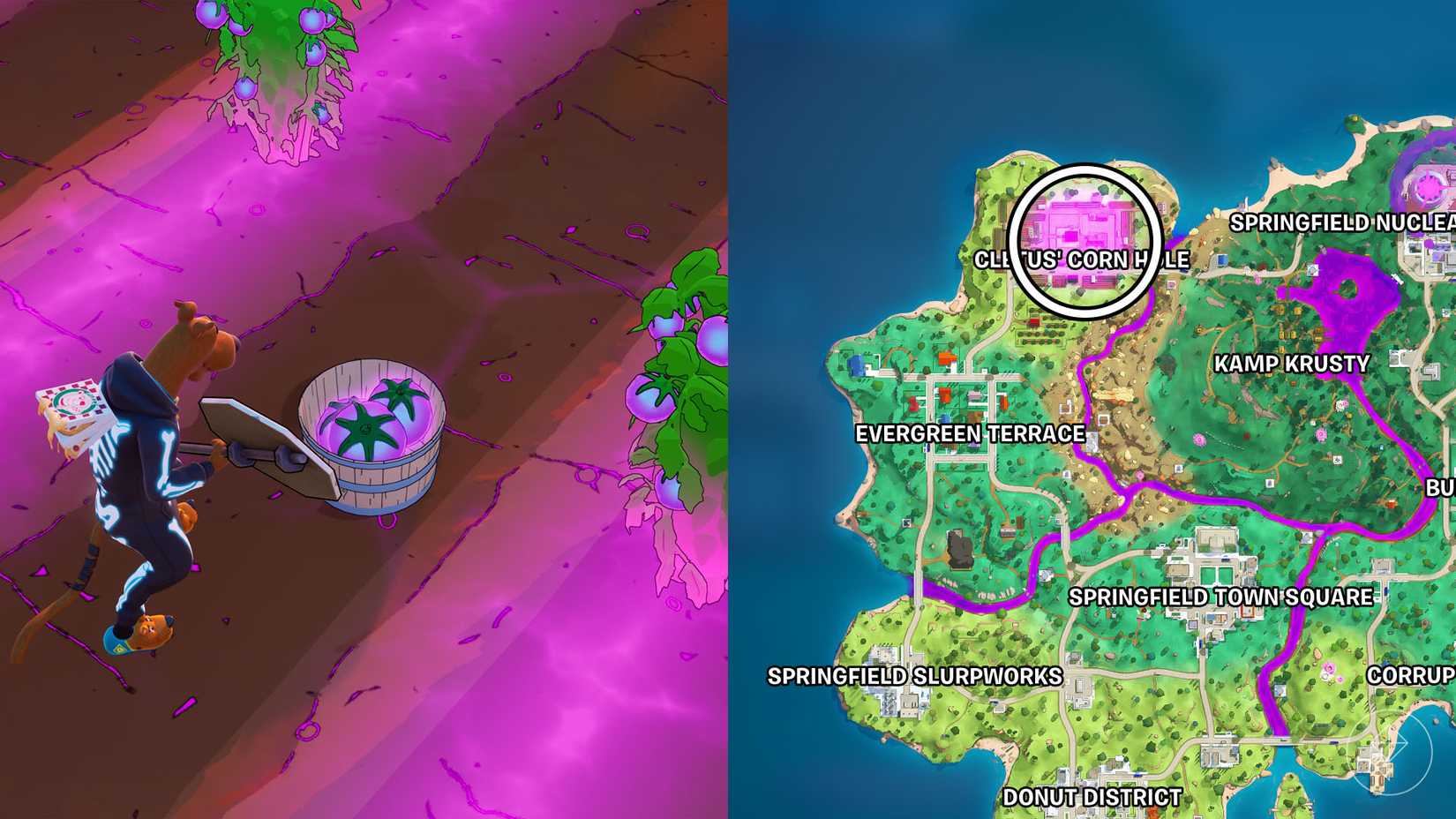
Task: Expand the Springfield Nuclear label area
Action: [x=1341, y=223]
